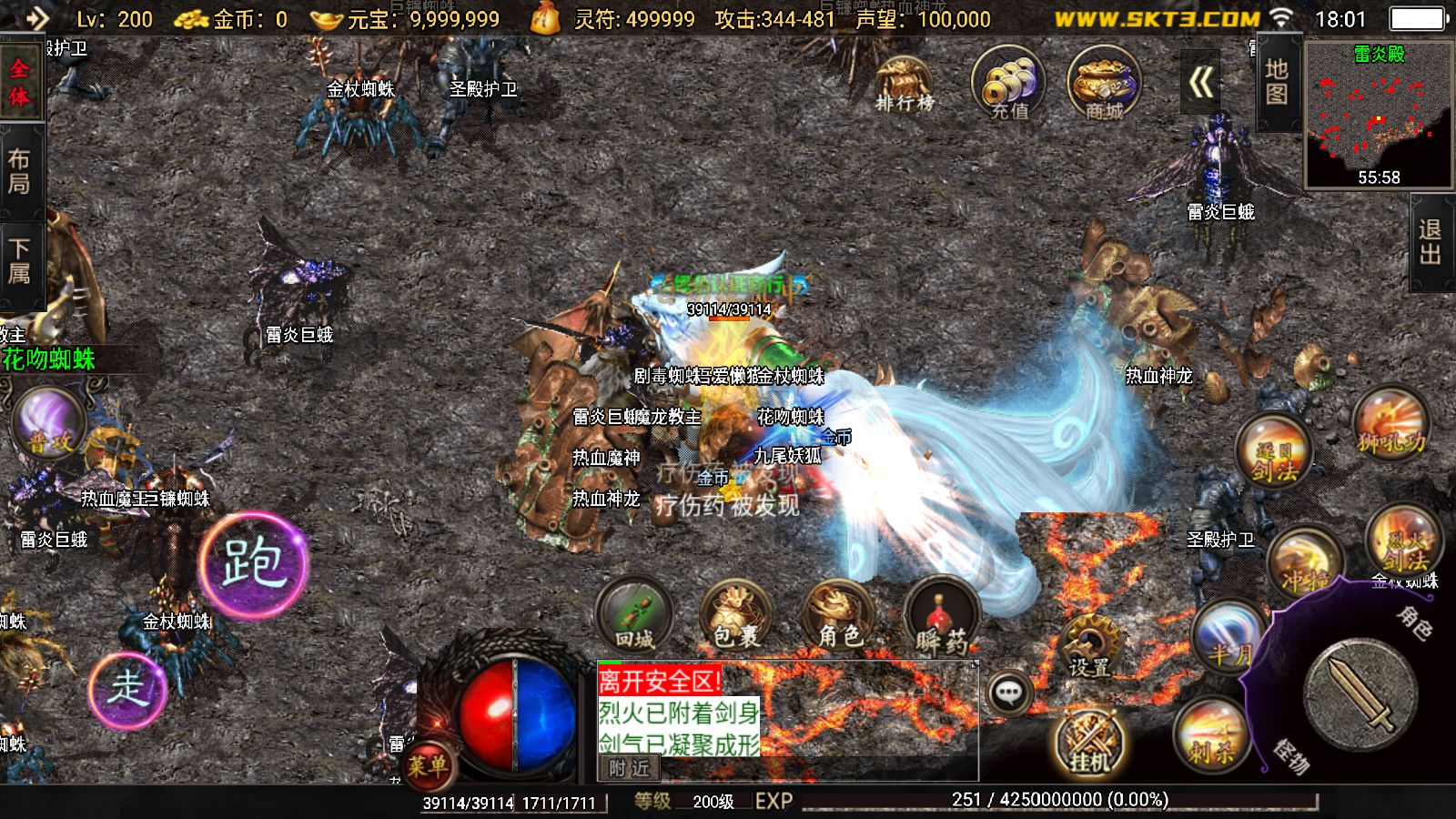Open the 排行榜 ranking board
Screen dimensions: 1456x819
pyautogui.click(x=904, y=85)
